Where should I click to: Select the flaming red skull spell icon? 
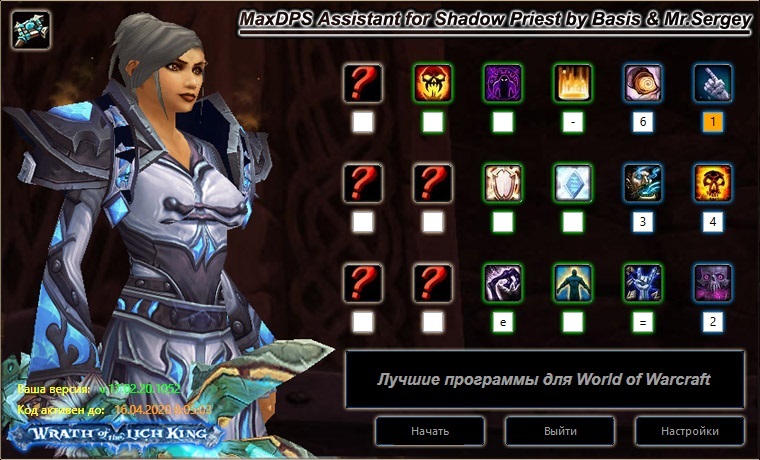[433, 84]
